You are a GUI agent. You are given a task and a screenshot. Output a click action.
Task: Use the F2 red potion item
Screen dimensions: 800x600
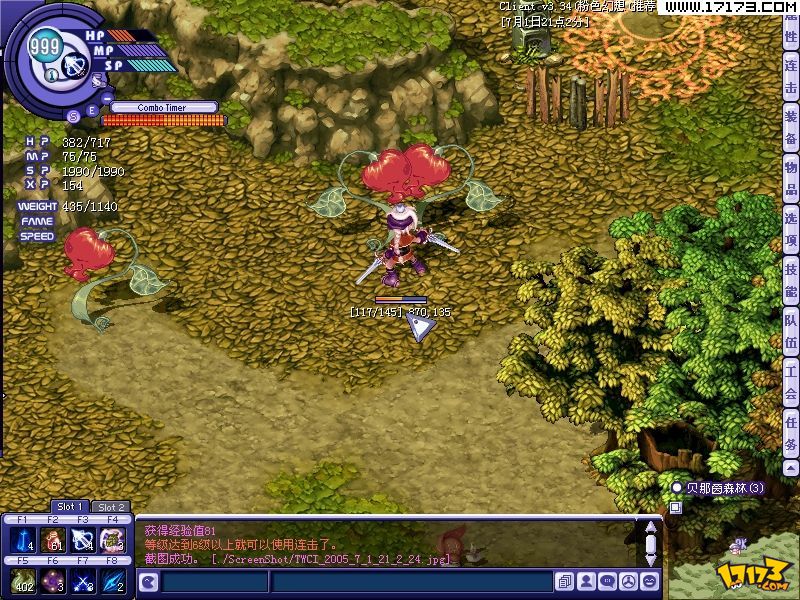[x=53, y=541]
